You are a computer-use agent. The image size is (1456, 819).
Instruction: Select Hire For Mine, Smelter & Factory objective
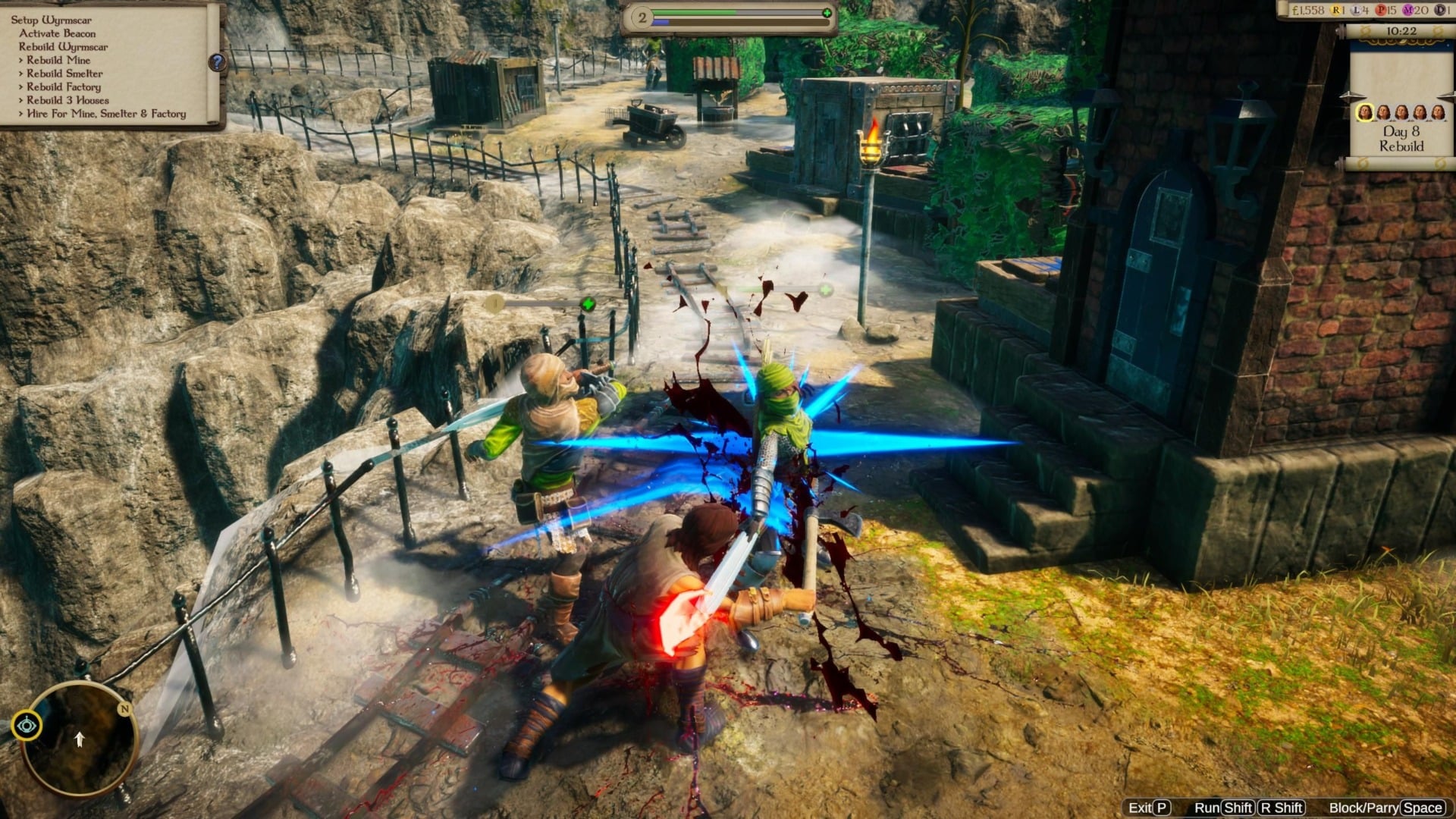106,114
